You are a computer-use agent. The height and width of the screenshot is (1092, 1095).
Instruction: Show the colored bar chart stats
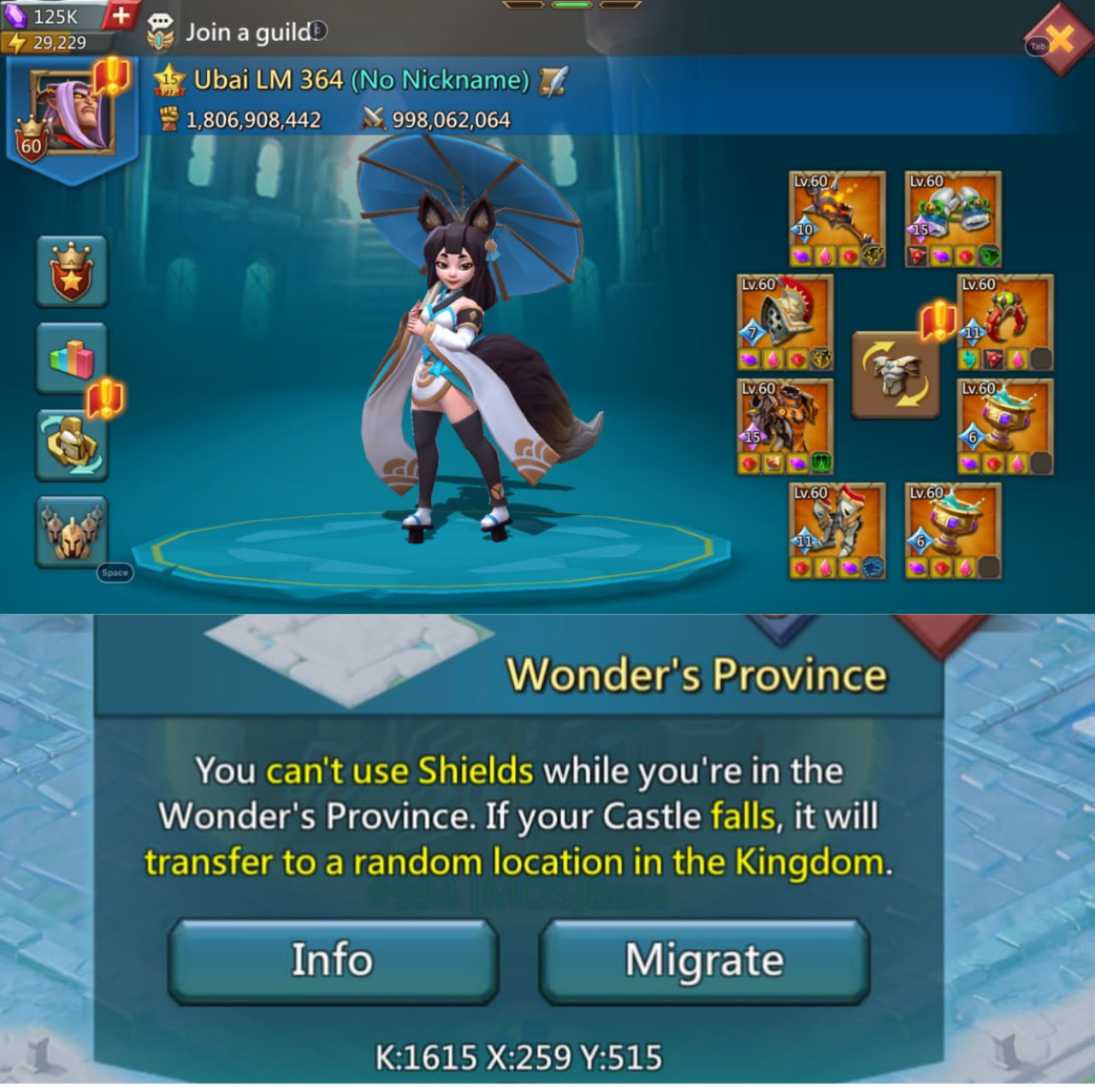pyautogui.click(x=72, y=358)
